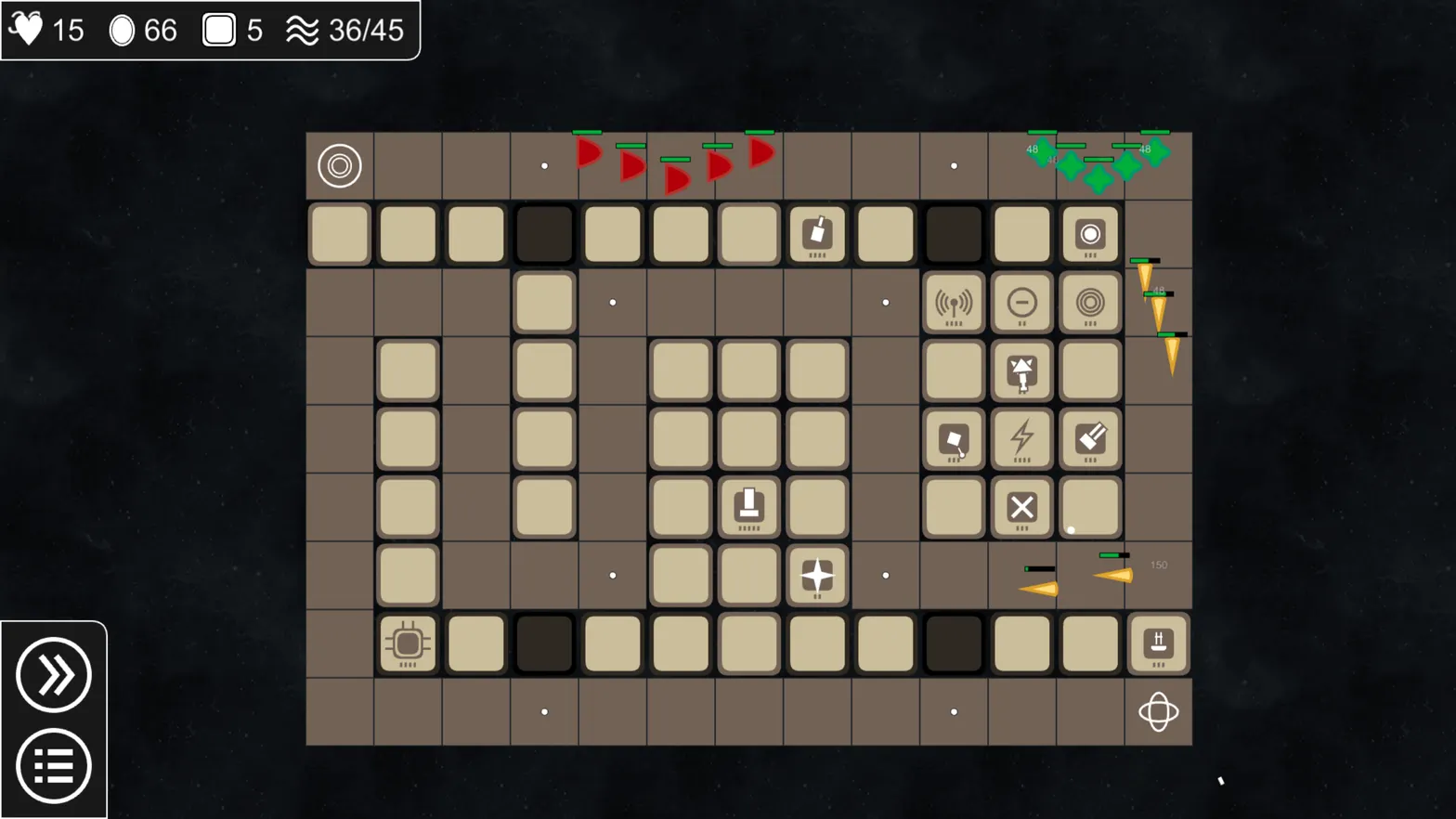Select the minus-symbol slow tower
Screen dimensions: 1456x819
tap(1021, 304)
